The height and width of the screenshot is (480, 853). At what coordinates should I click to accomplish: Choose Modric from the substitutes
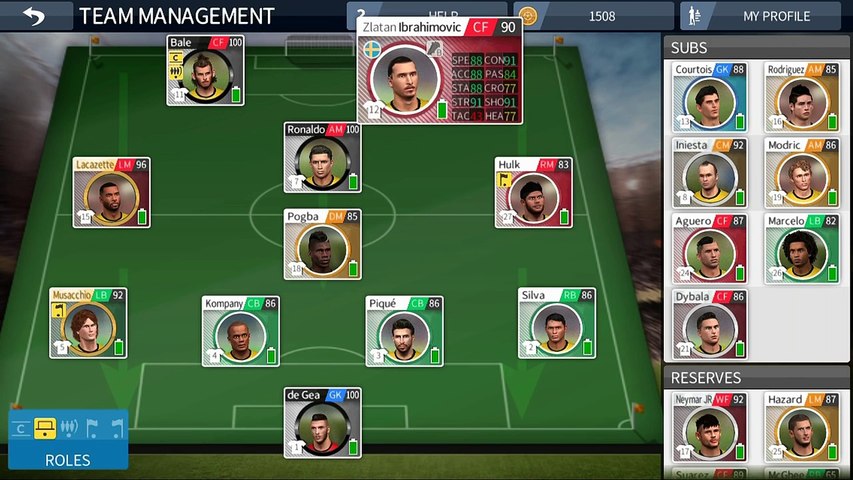click(802, 172)
